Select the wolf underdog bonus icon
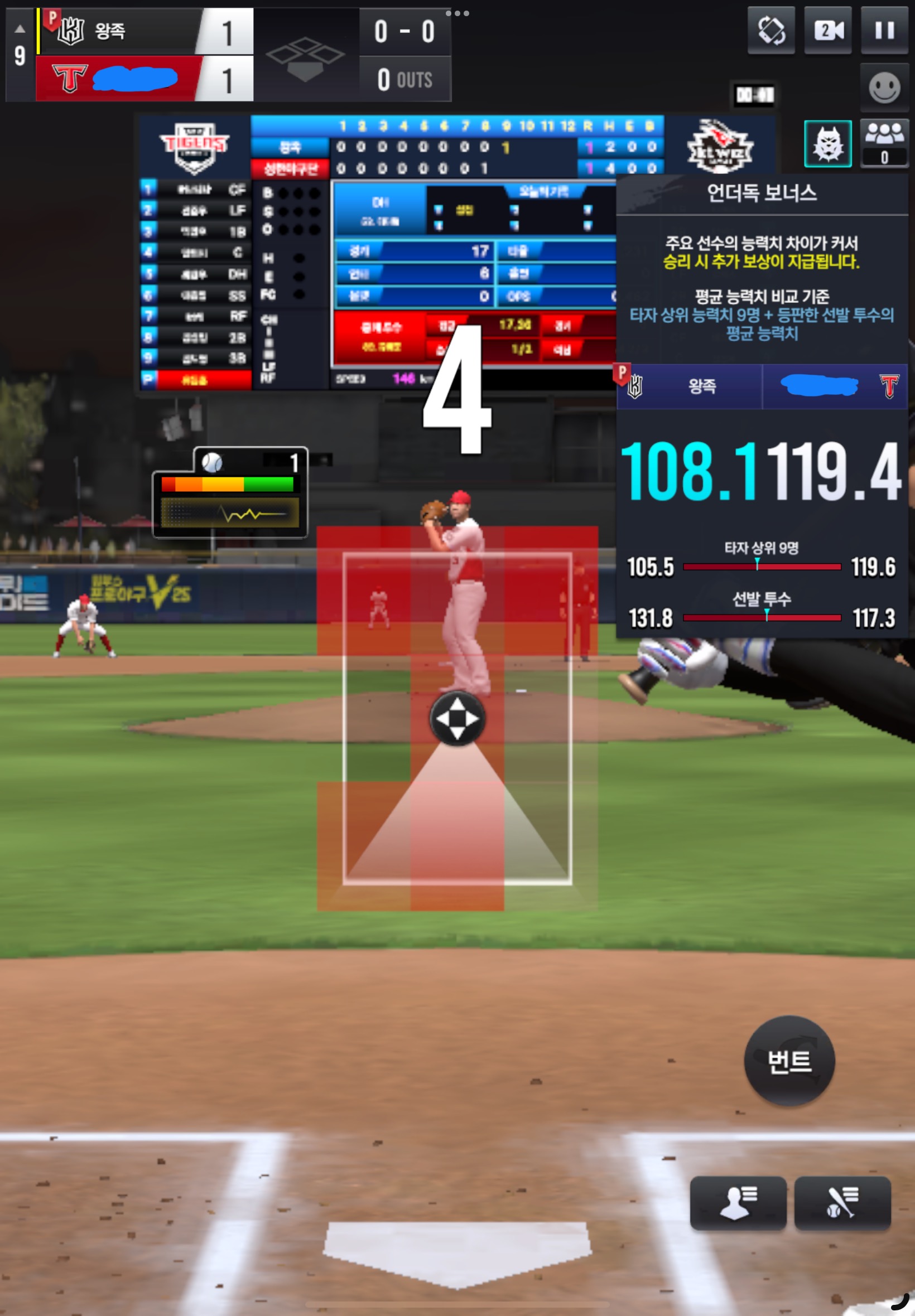Screen dimensions: 915x1316 click(827, 144)
